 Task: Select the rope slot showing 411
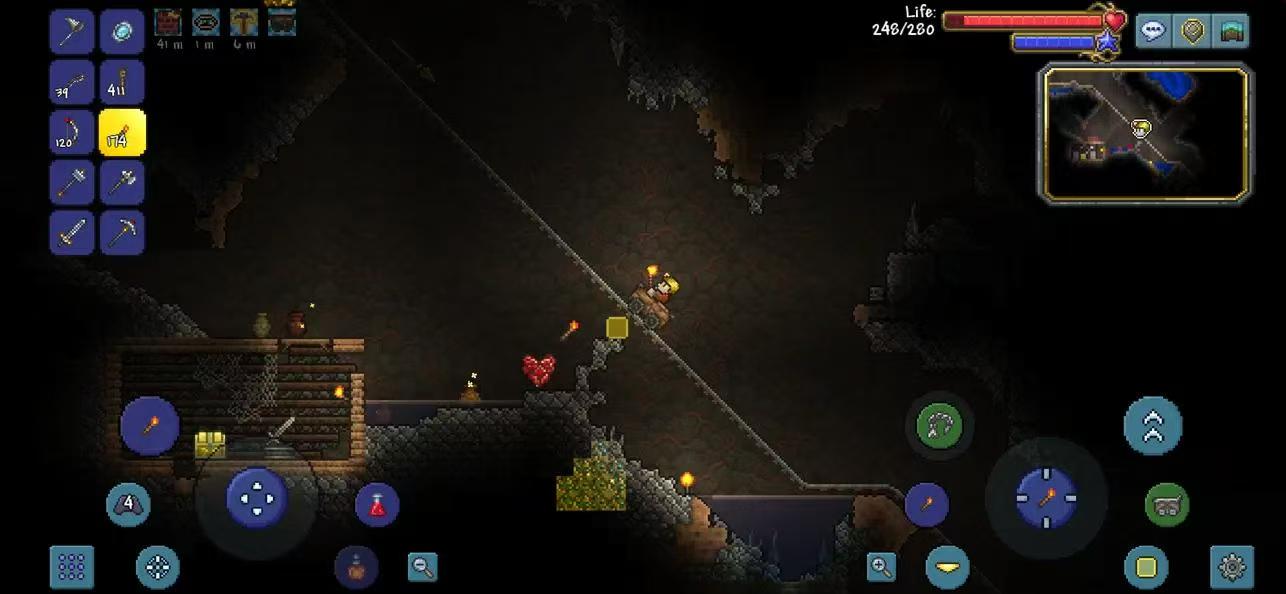(122, 83)
